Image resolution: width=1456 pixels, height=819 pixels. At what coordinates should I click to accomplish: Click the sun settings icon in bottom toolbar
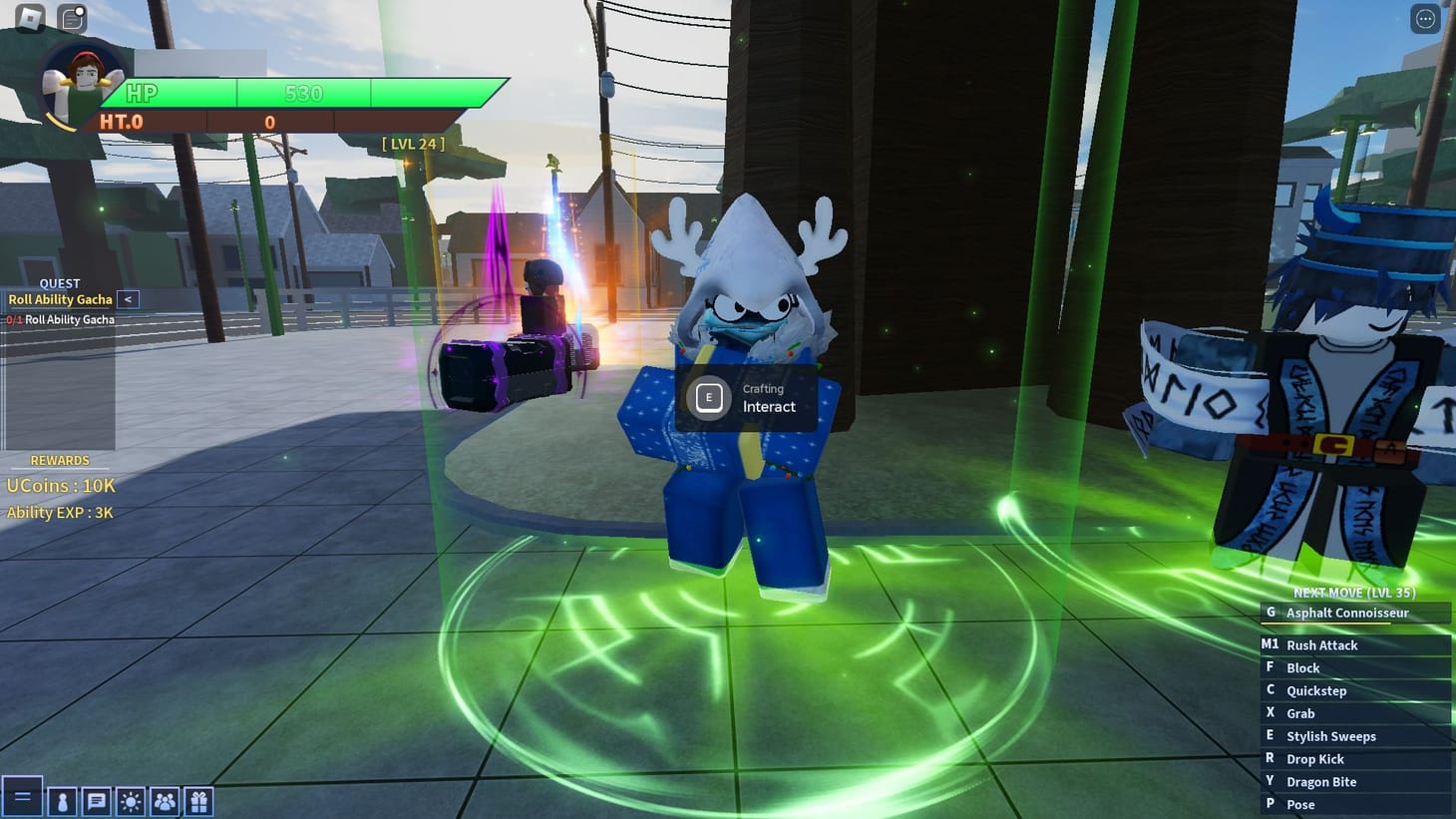130,799
